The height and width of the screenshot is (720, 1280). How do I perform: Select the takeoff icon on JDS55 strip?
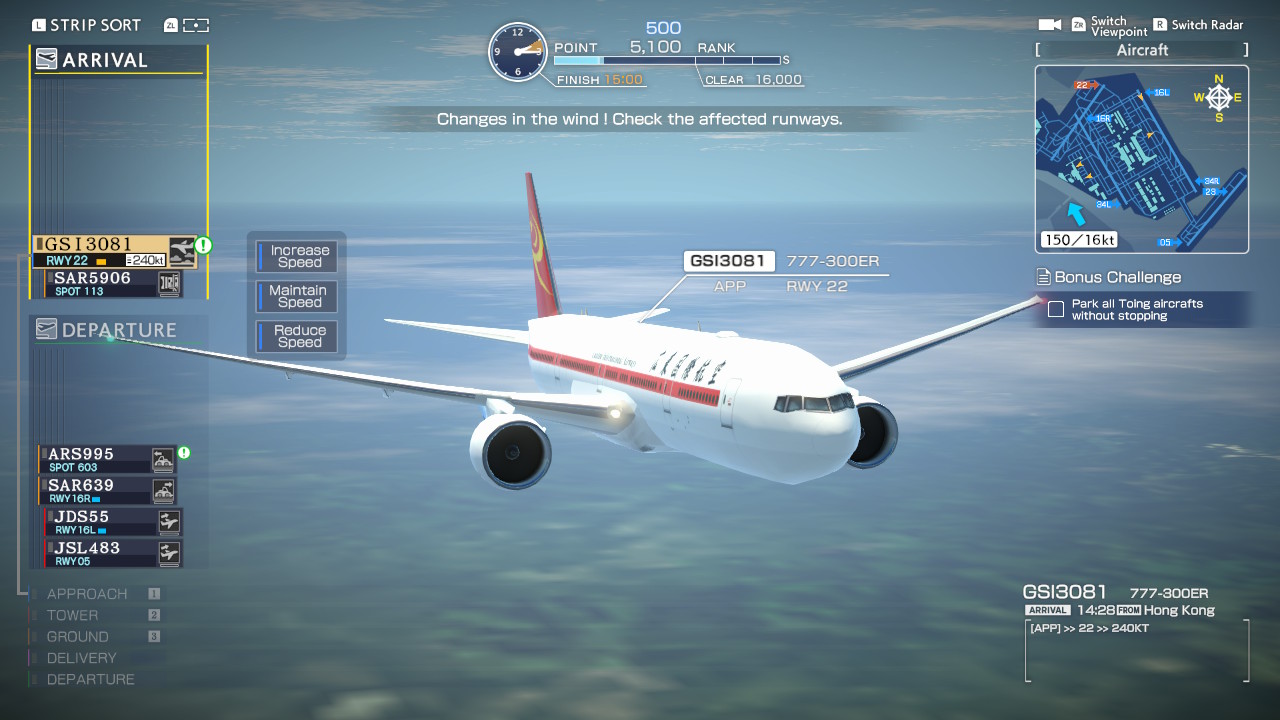tap(169, 521)
